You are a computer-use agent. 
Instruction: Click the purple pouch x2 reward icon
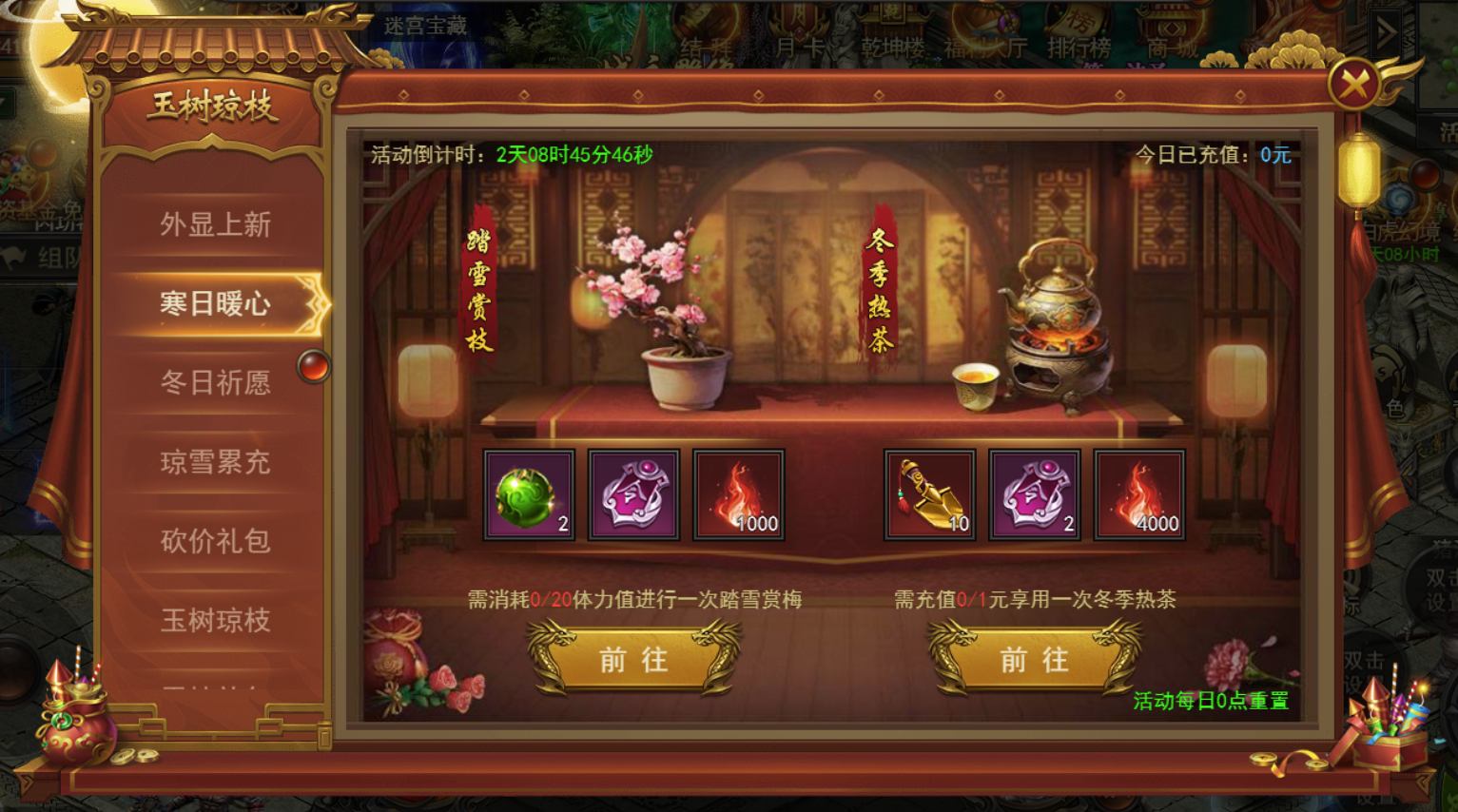1034,493
